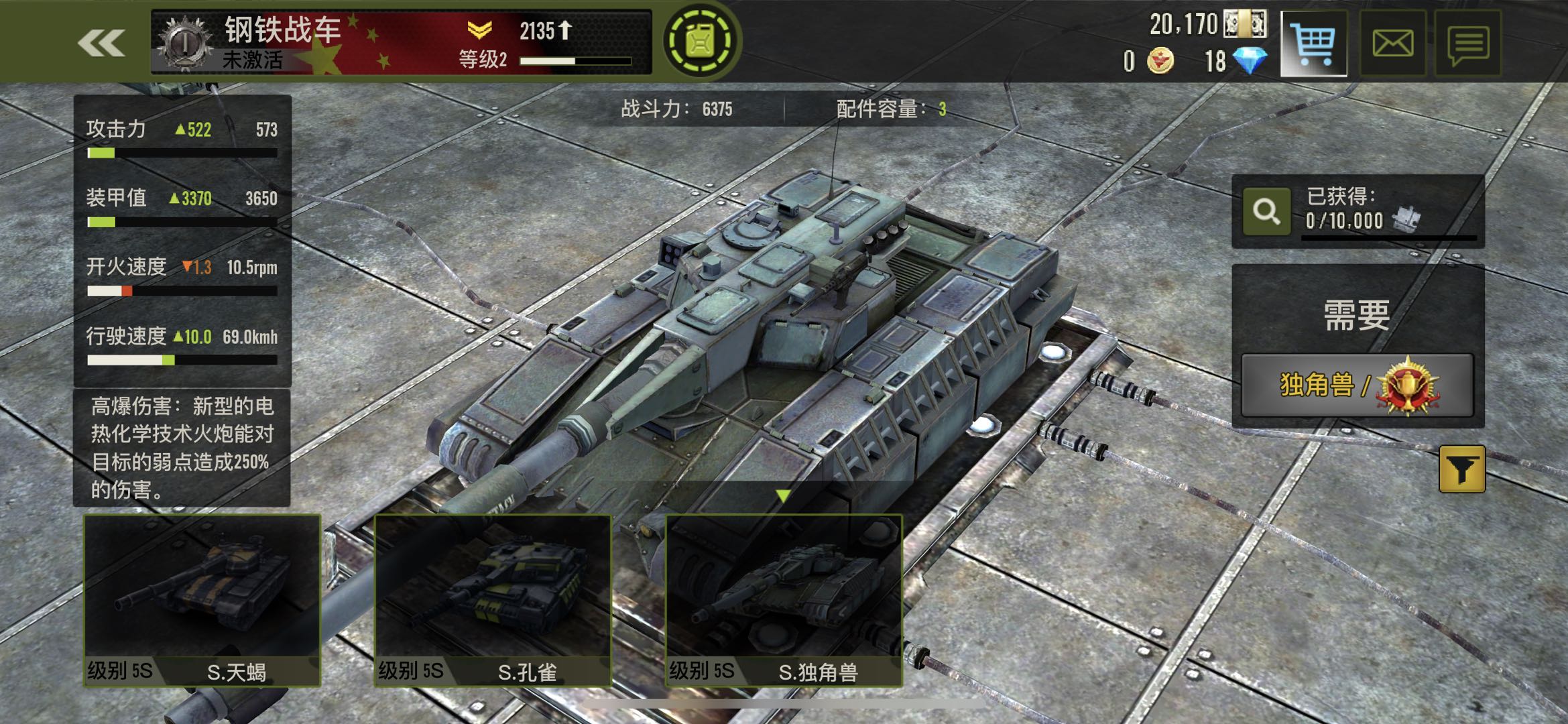
Task: Pick the S.独角兽 tank thumbnail
Action: click(784, 600)
